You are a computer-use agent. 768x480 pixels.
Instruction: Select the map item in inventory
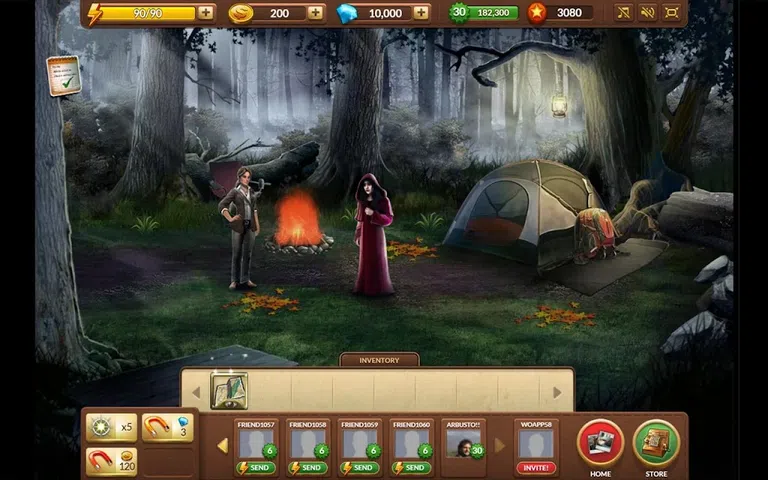(229, 391)
